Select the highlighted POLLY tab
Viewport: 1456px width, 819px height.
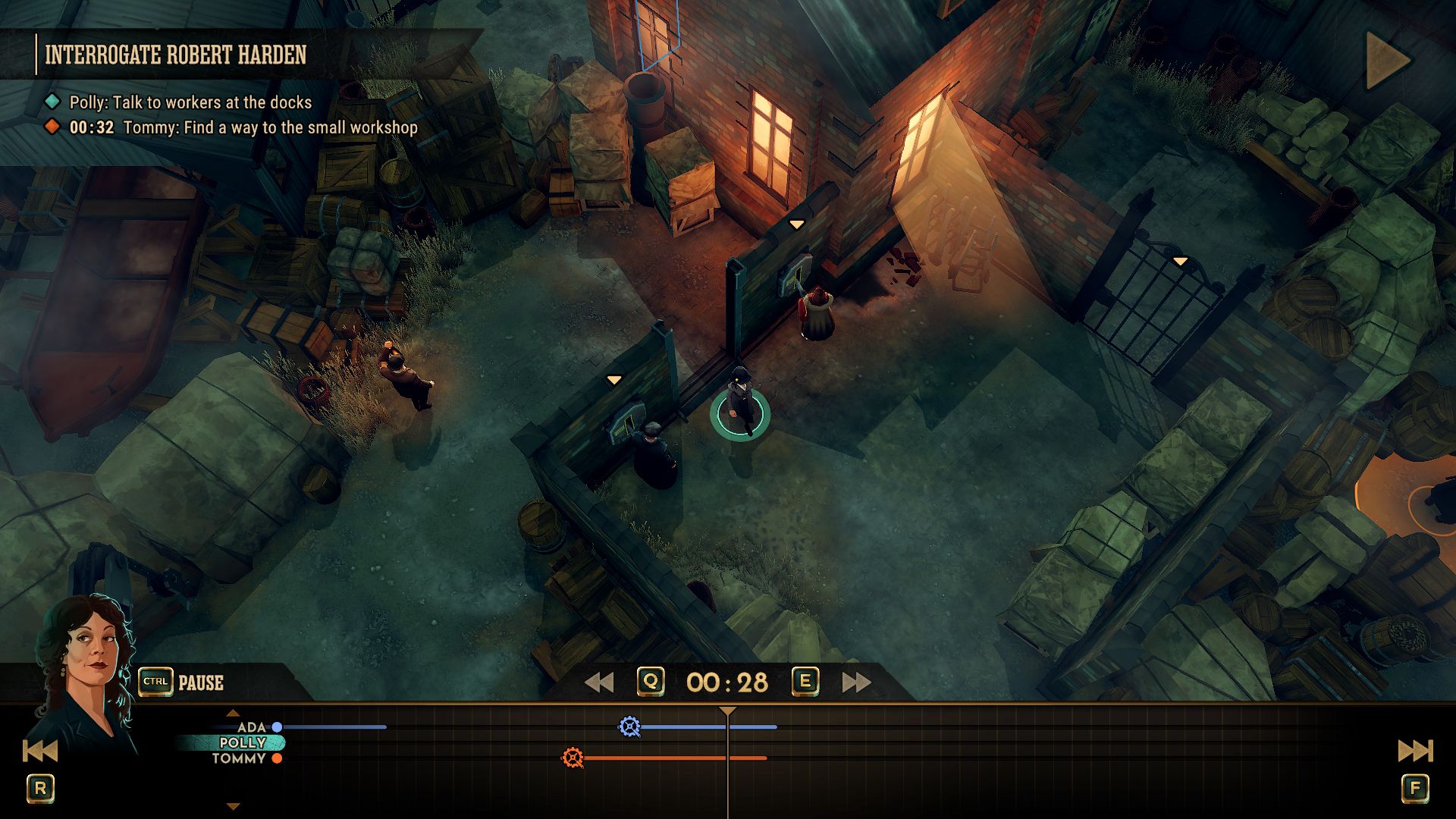pos(243,742)
